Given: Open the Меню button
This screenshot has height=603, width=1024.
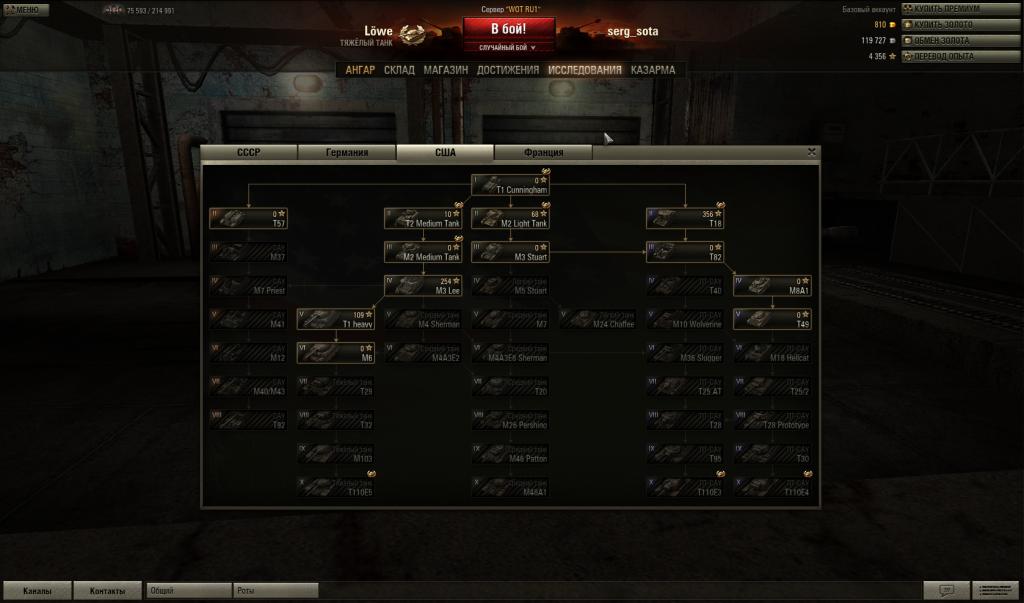Looking at the screenshot, I should tap(25, 9).
